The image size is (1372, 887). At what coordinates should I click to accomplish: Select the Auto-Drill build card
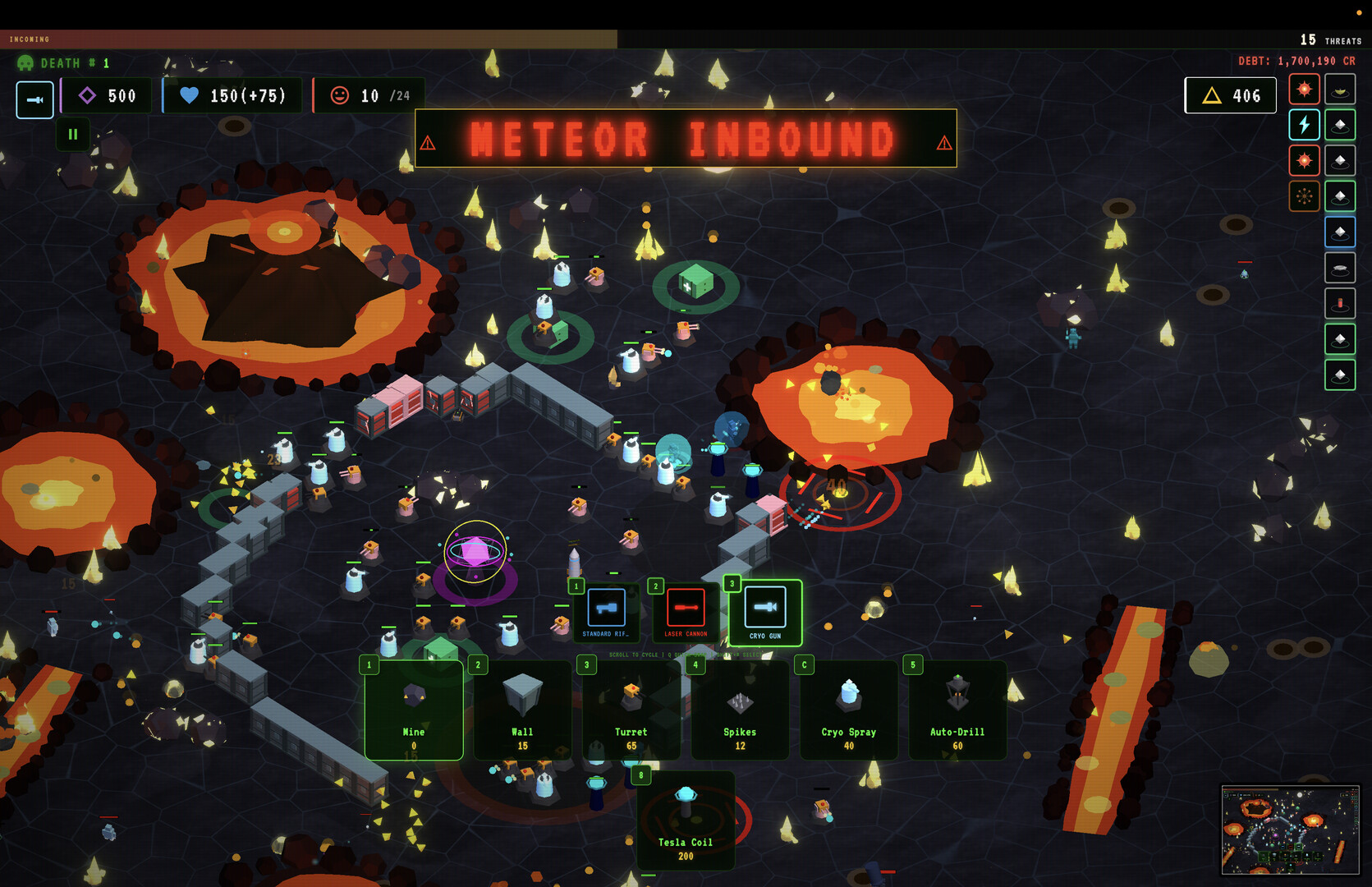(x=957, y=710)
